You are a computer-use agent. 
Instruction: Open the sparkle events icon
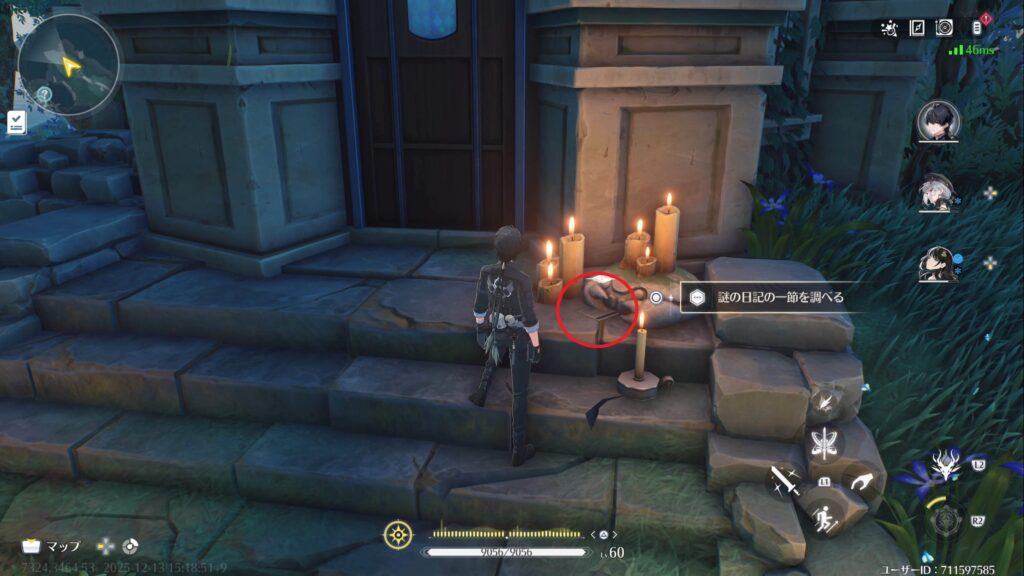[889, 28]
